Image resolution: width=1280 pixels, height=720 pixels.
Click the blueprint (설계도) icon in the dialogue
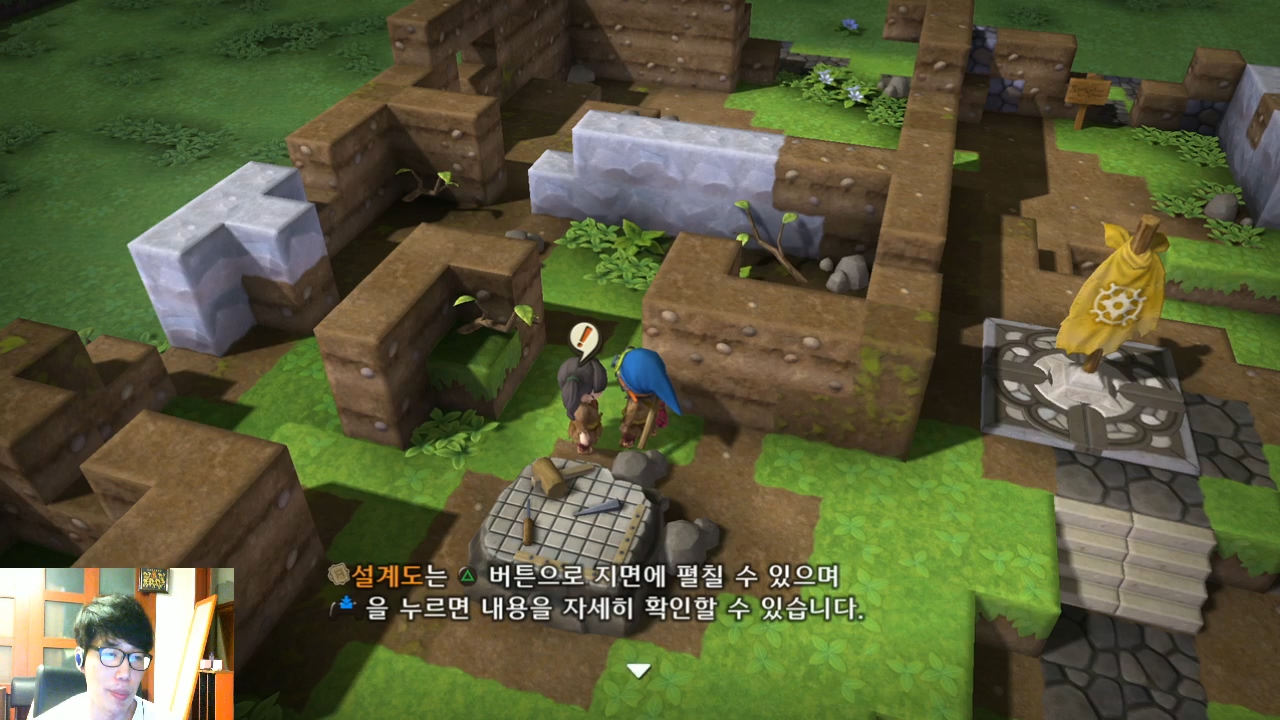click(x=341, y=573)
